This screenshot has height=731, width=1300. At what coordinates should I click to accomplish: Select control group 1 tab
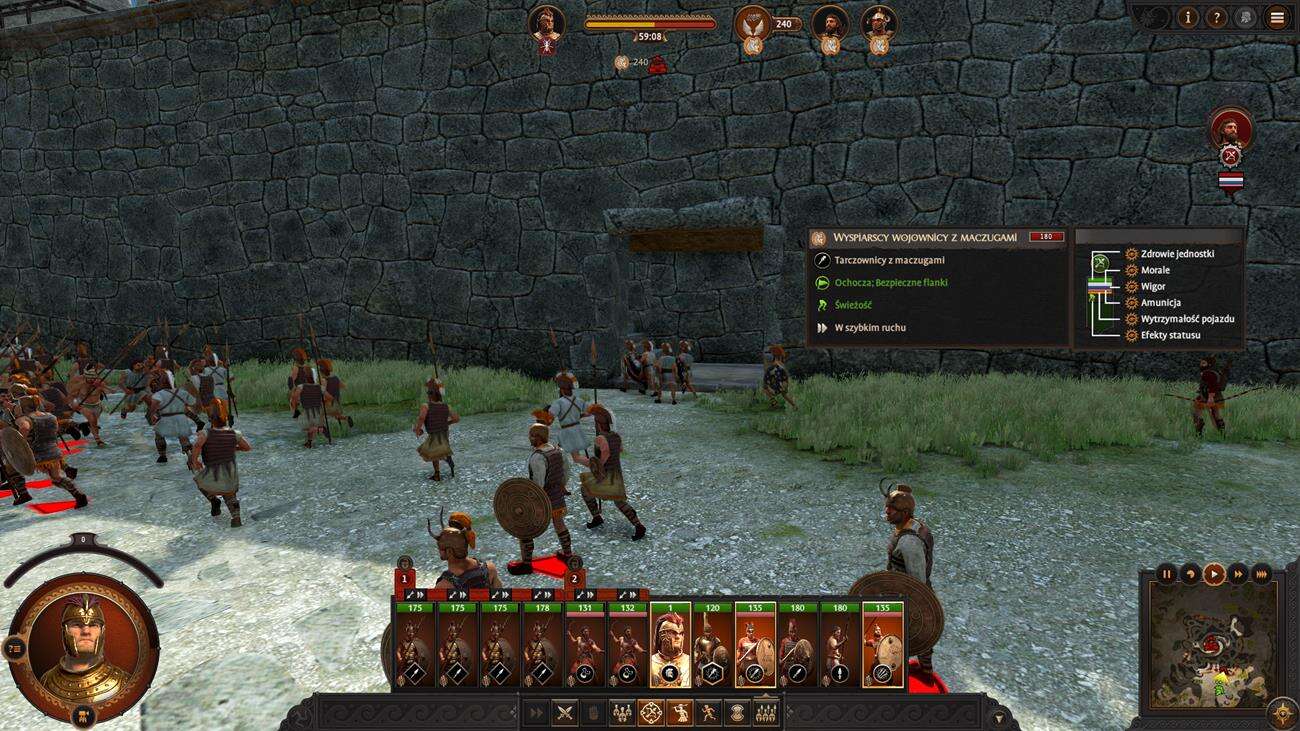tap(405, 578)
